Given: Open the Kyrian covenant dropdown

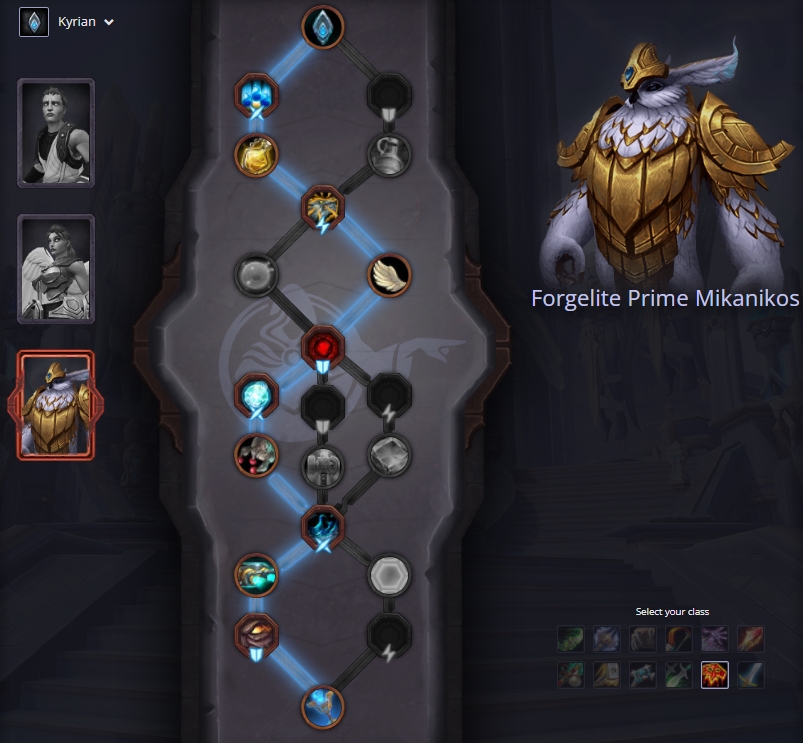Looking at the screenshot, I should (x=68, y=22).
